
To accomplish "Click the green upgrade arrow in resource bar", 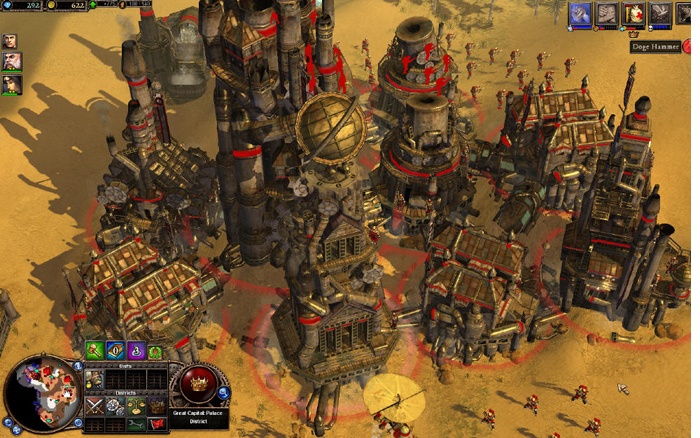I will click(x=95, y=6).
